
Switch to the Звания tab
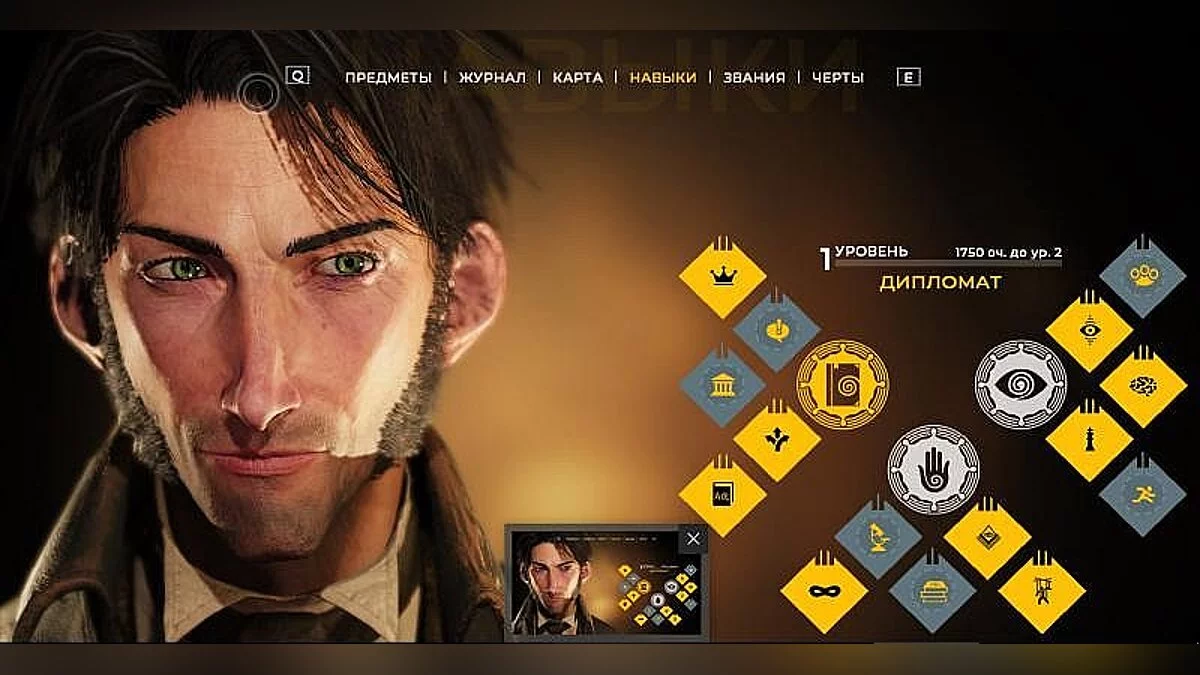(x=755, y=77)
